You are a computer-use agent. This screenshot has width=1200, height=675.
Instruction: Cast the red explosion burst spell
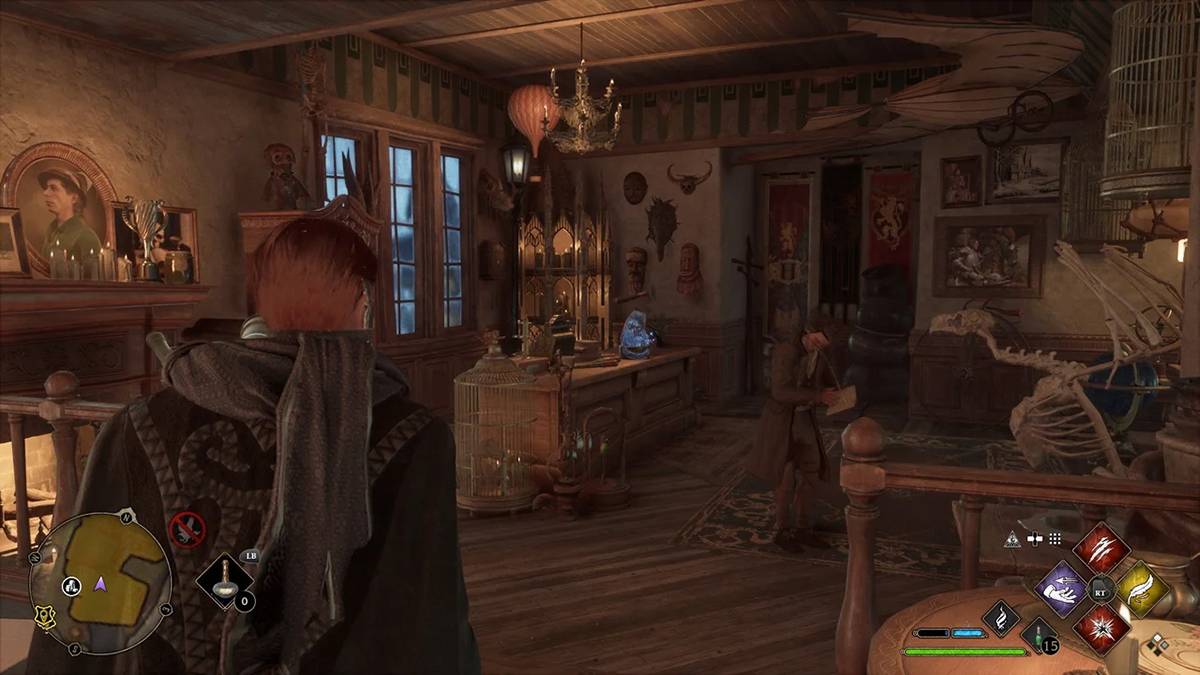point(1101,631)
